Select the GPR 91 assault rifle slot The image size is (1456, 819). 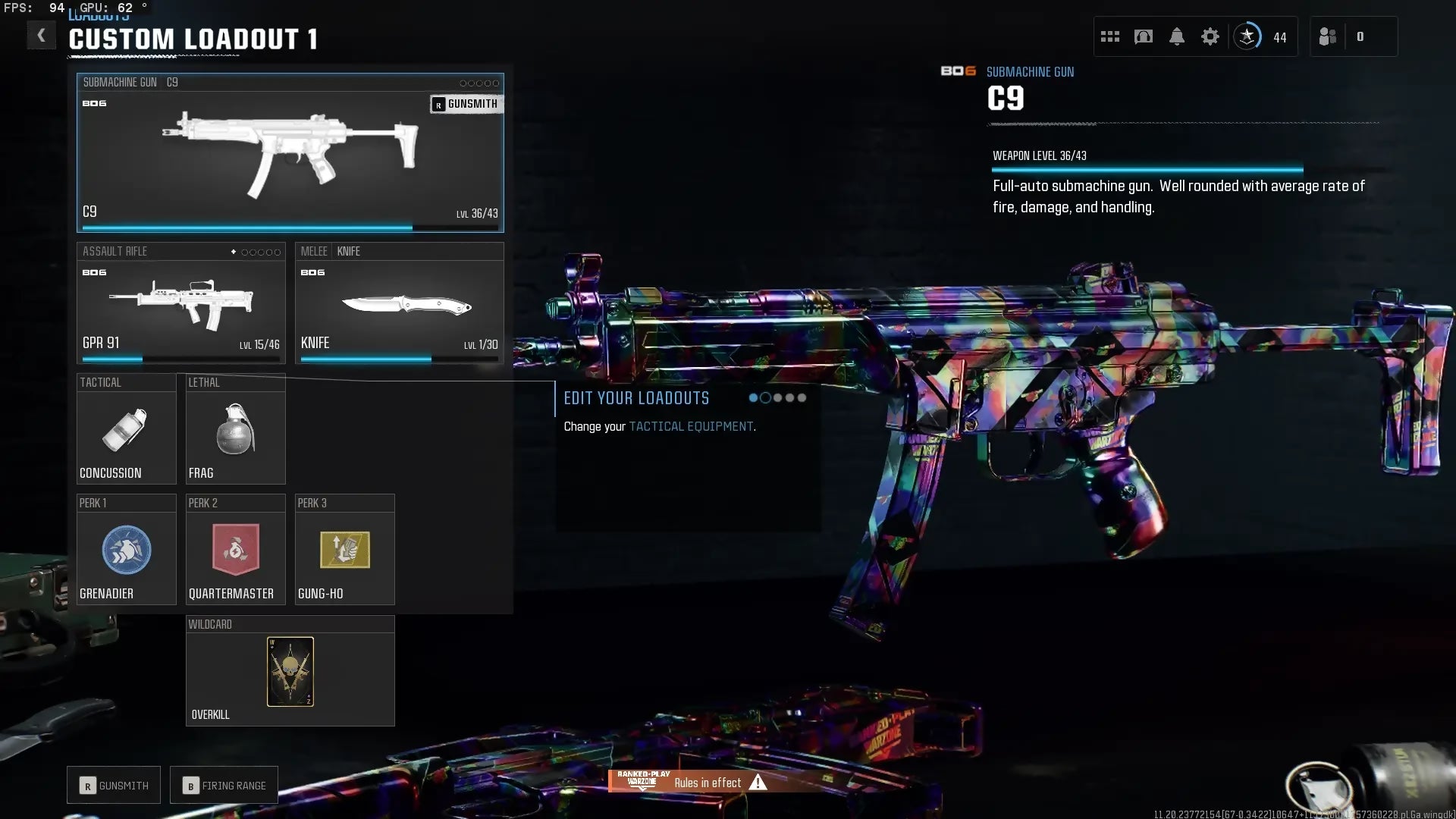(x=180, y=303)
